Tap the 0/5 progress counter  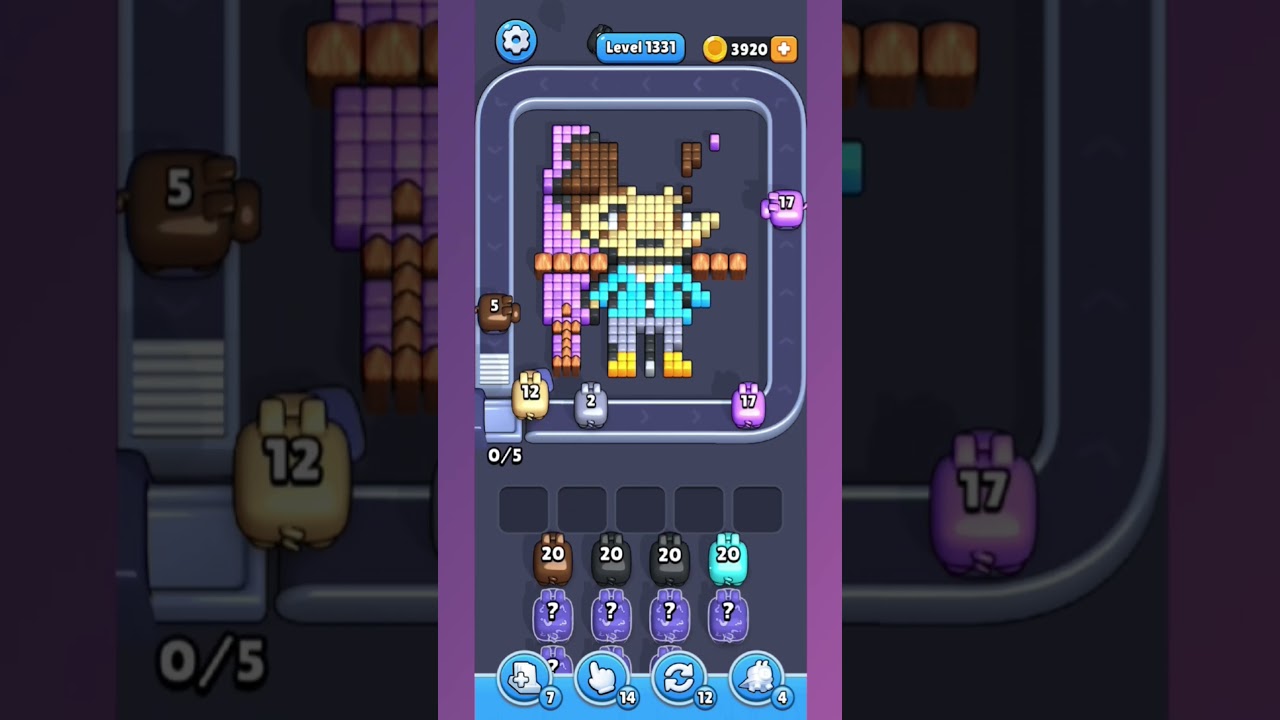point(503,455)
